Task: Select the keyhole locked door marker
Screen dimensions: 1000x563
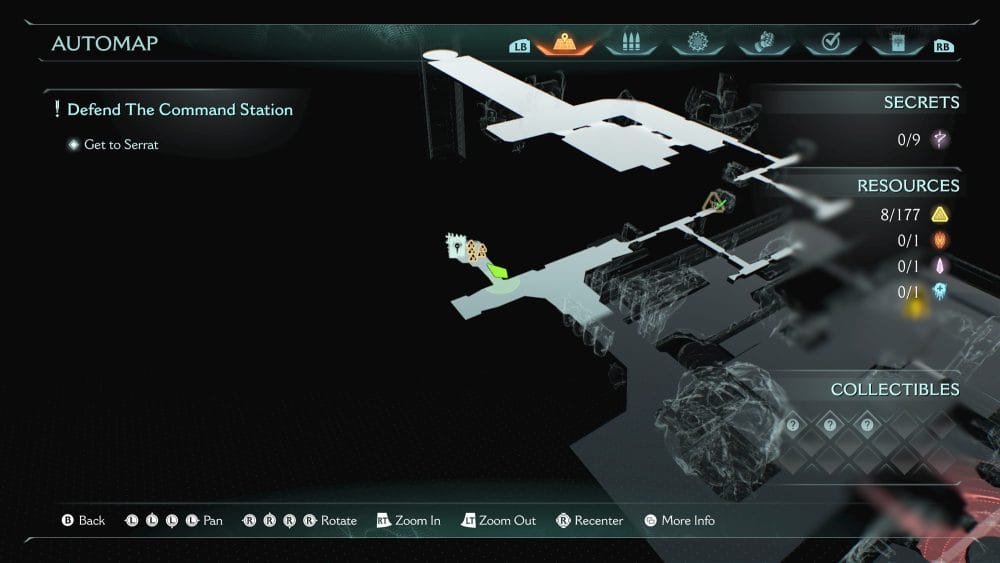Action: pyautogui.click(x=456, y=245)
